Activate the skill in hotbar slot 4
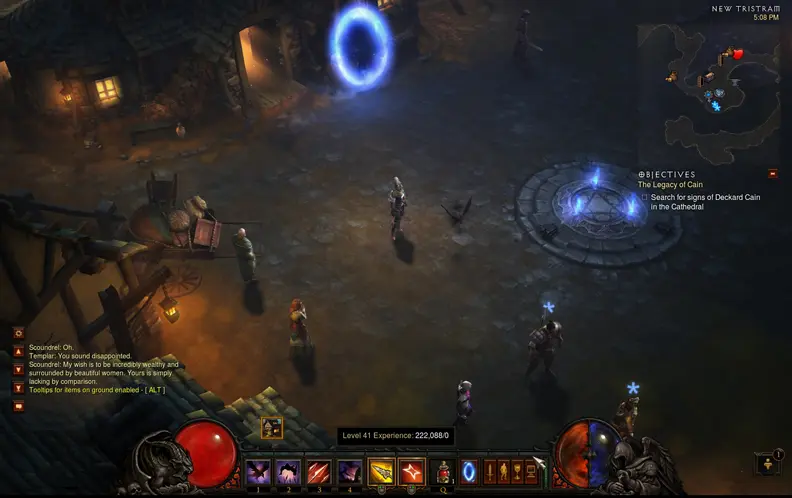 [x=350, y=471]
